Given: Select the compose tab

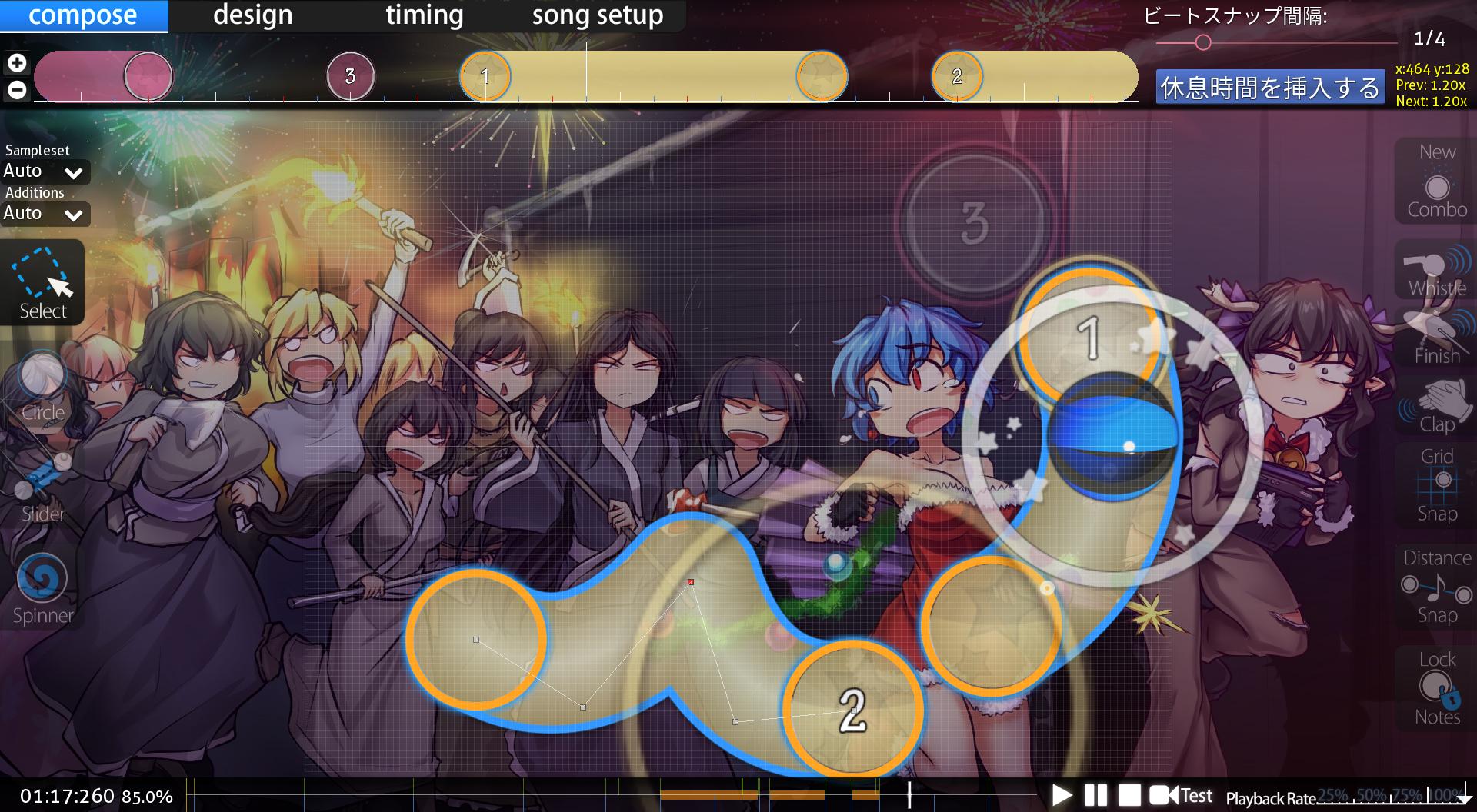Looking at the screenshot, I should [x=83, y=15].
